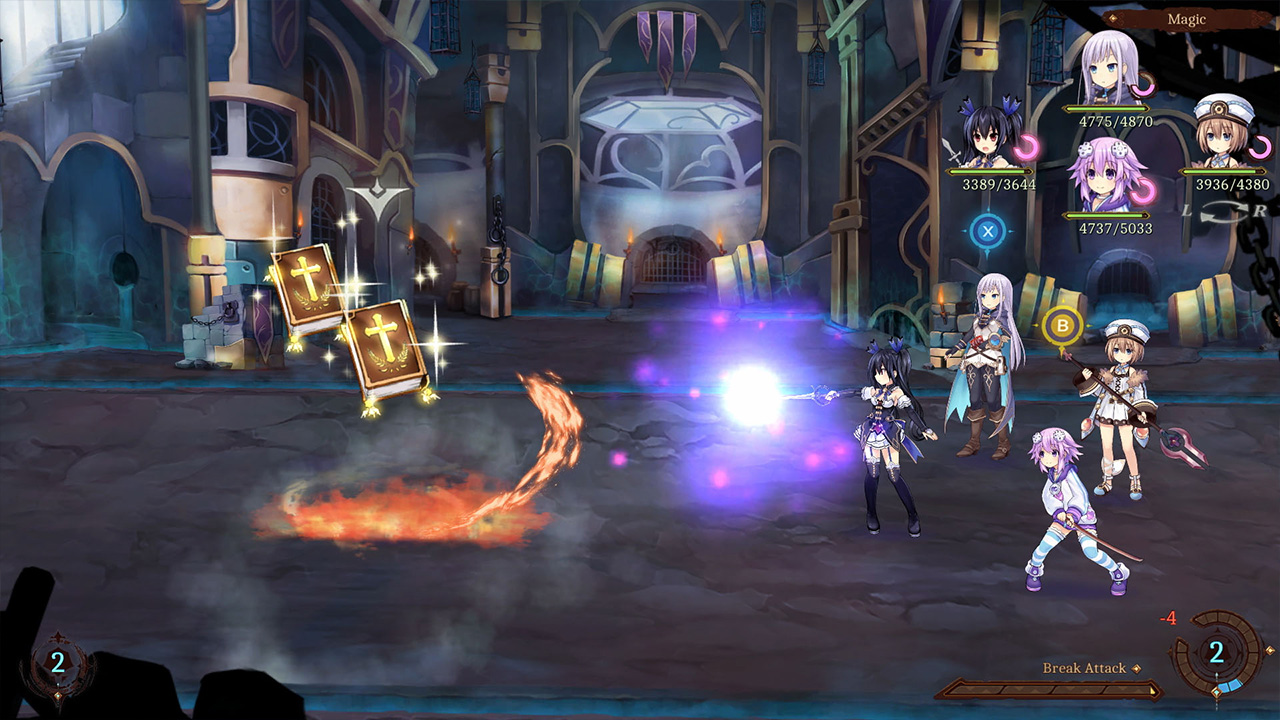Click the sword icon beside Noire's portrait
1280x720 pixels.
(954, 153)
